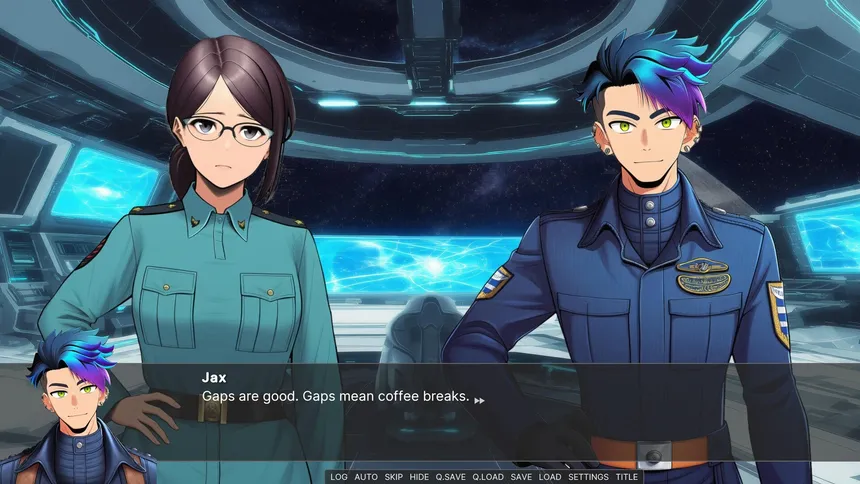Open the SETTINGS menu
This screenshot has width=860, height=484.
588,477
